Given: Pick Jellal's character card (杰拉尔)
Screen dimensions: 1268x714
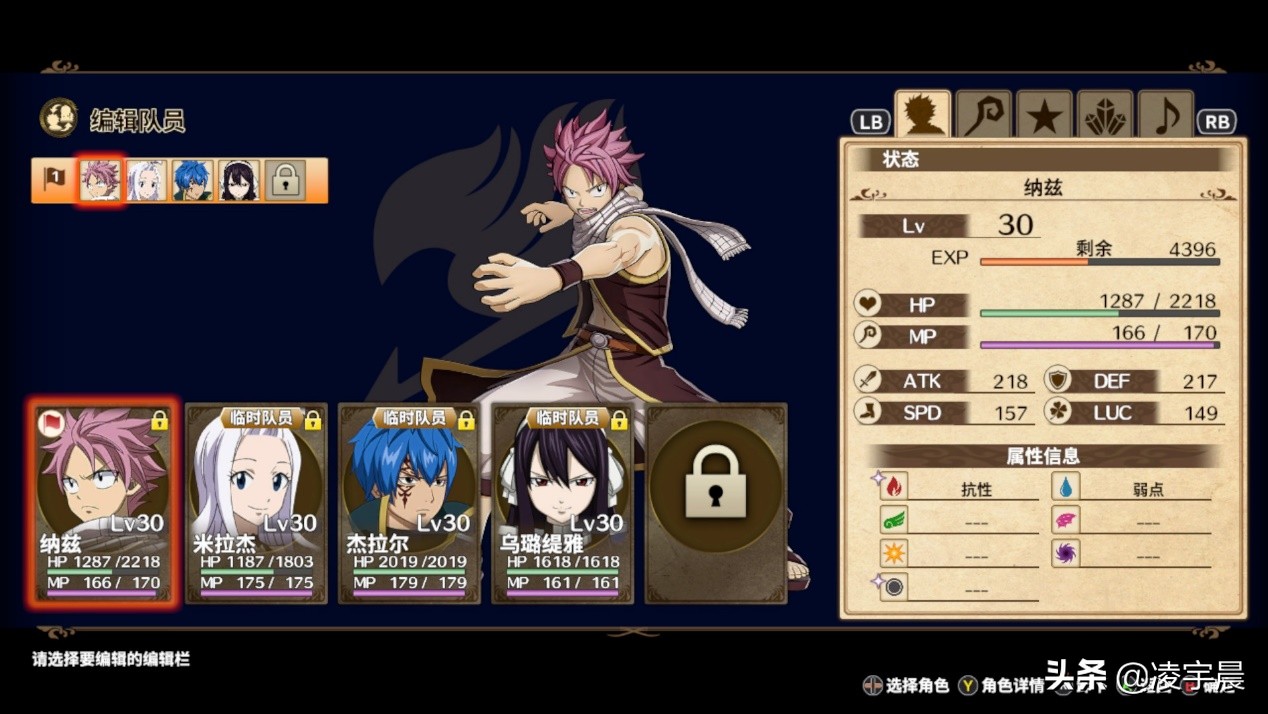Looking at the screenshot, I should point(409,504).
